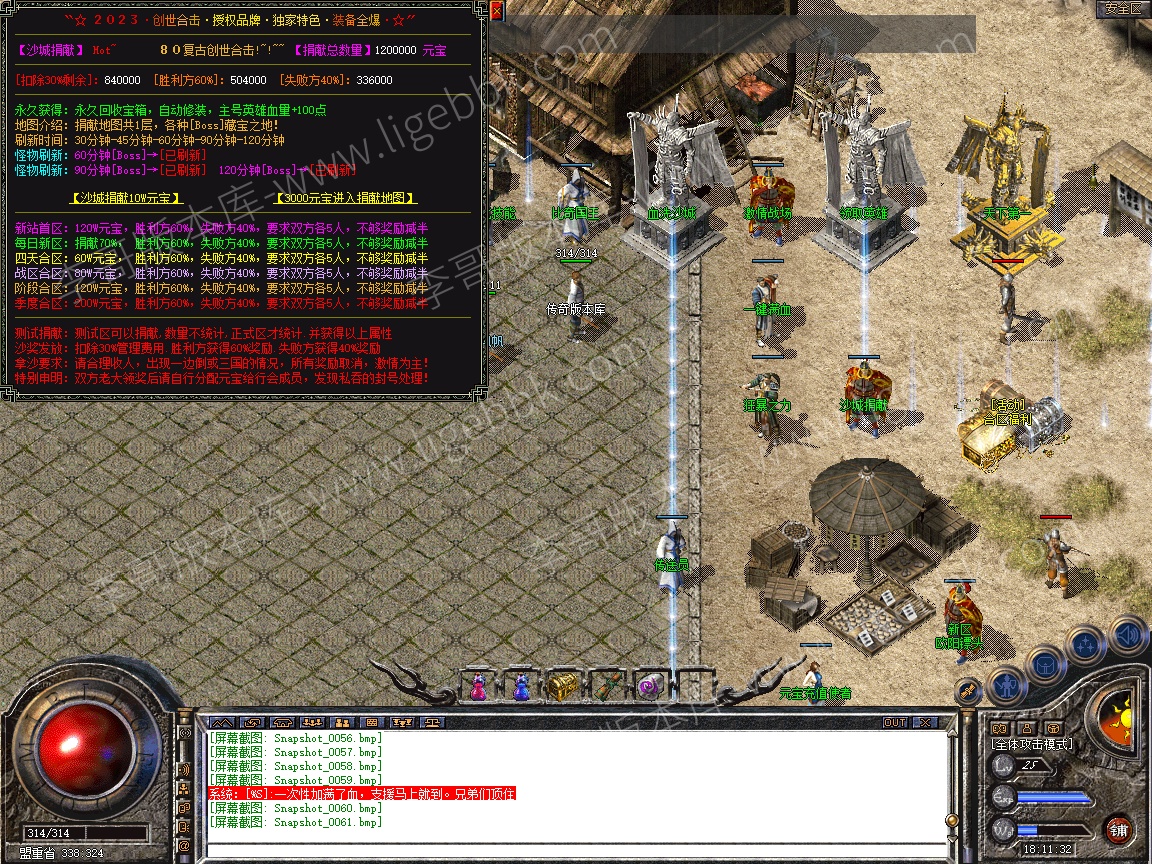Toggle the sound speaker button
The width and height of the screenshot is (1152, 864).
pyautogui.click(x=1128, y=633)
